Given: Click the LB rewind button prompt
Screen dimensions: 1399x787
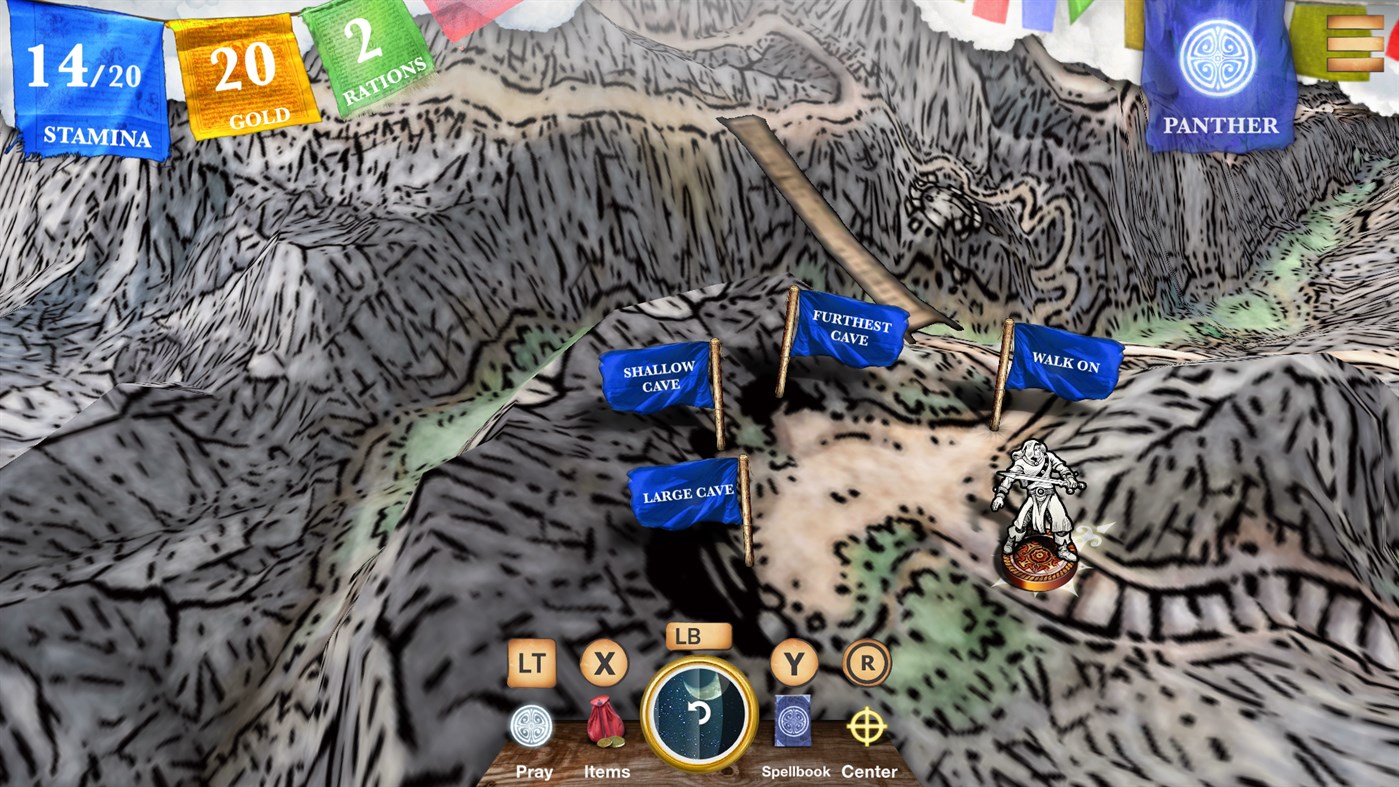Looking at the screenshot, I should [697, 637].
